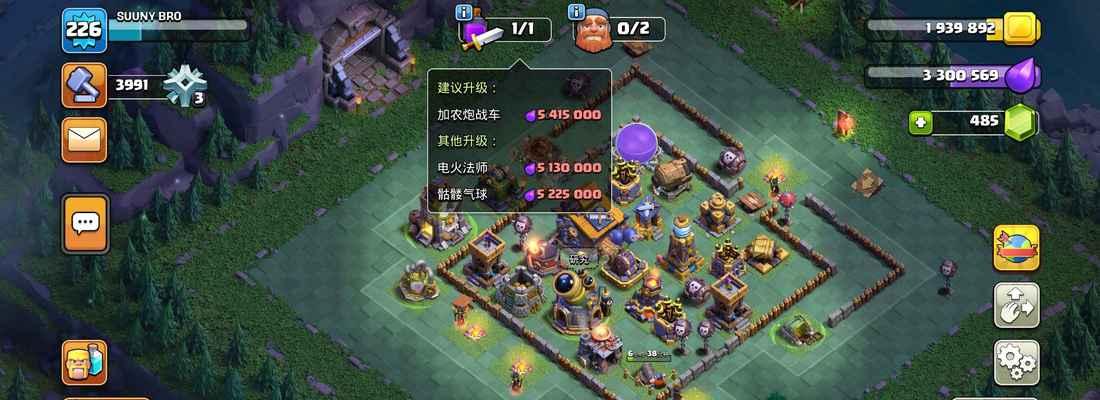The image size is (1100, 400).
Task: Click the info icon beside 0/2 builder counter
Action: tap(576, 13)
